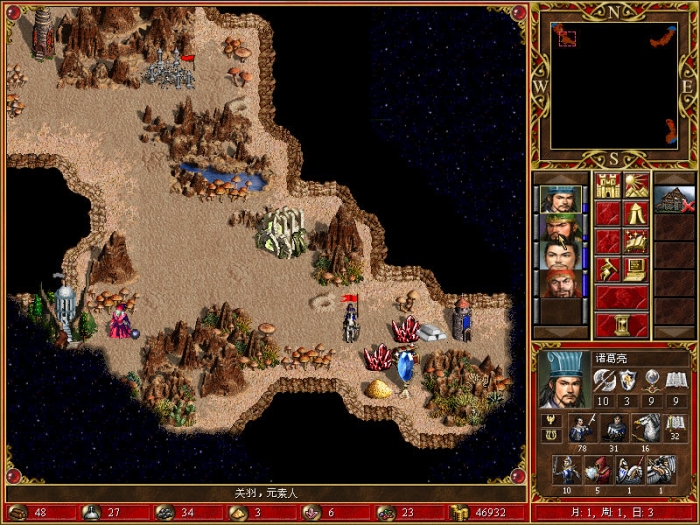This screenshot has width=700, height=525.
Task: Click the mana spellbook icon showing 32
Action: (675, 427)
